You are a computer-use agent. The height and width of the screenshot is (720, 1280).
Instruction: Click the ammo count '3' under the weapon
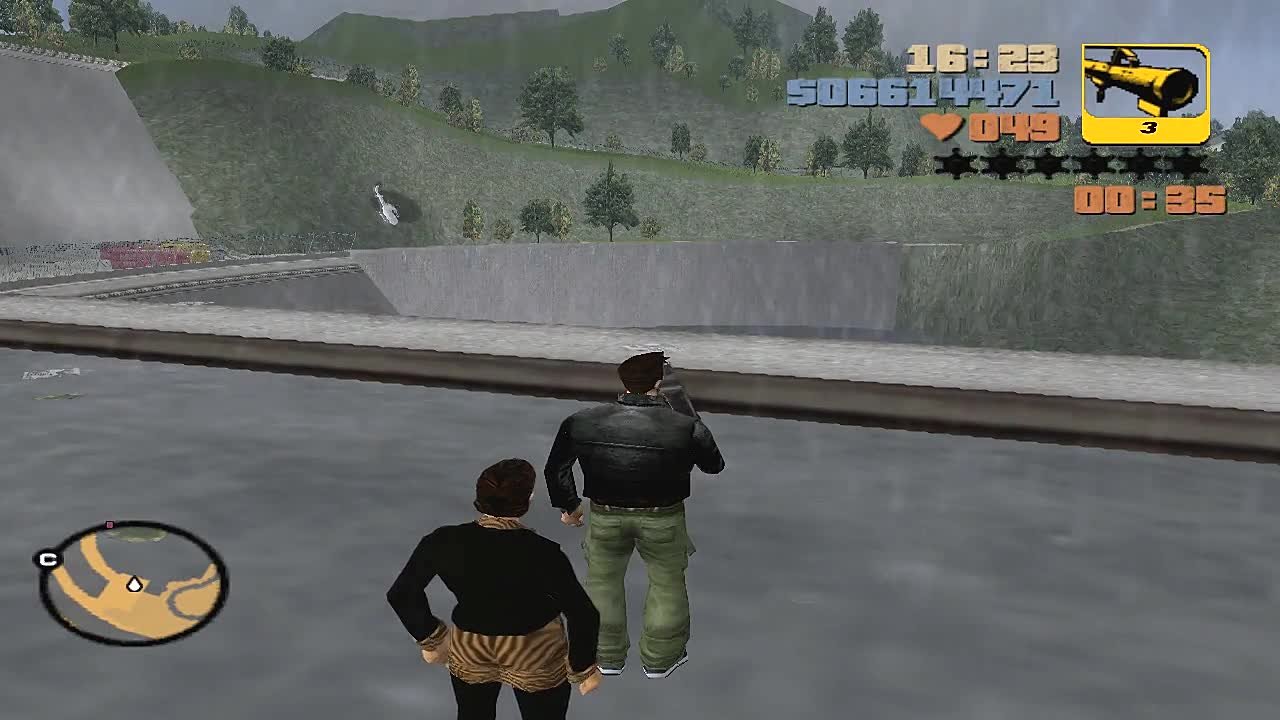click(x=1148, y=126)
